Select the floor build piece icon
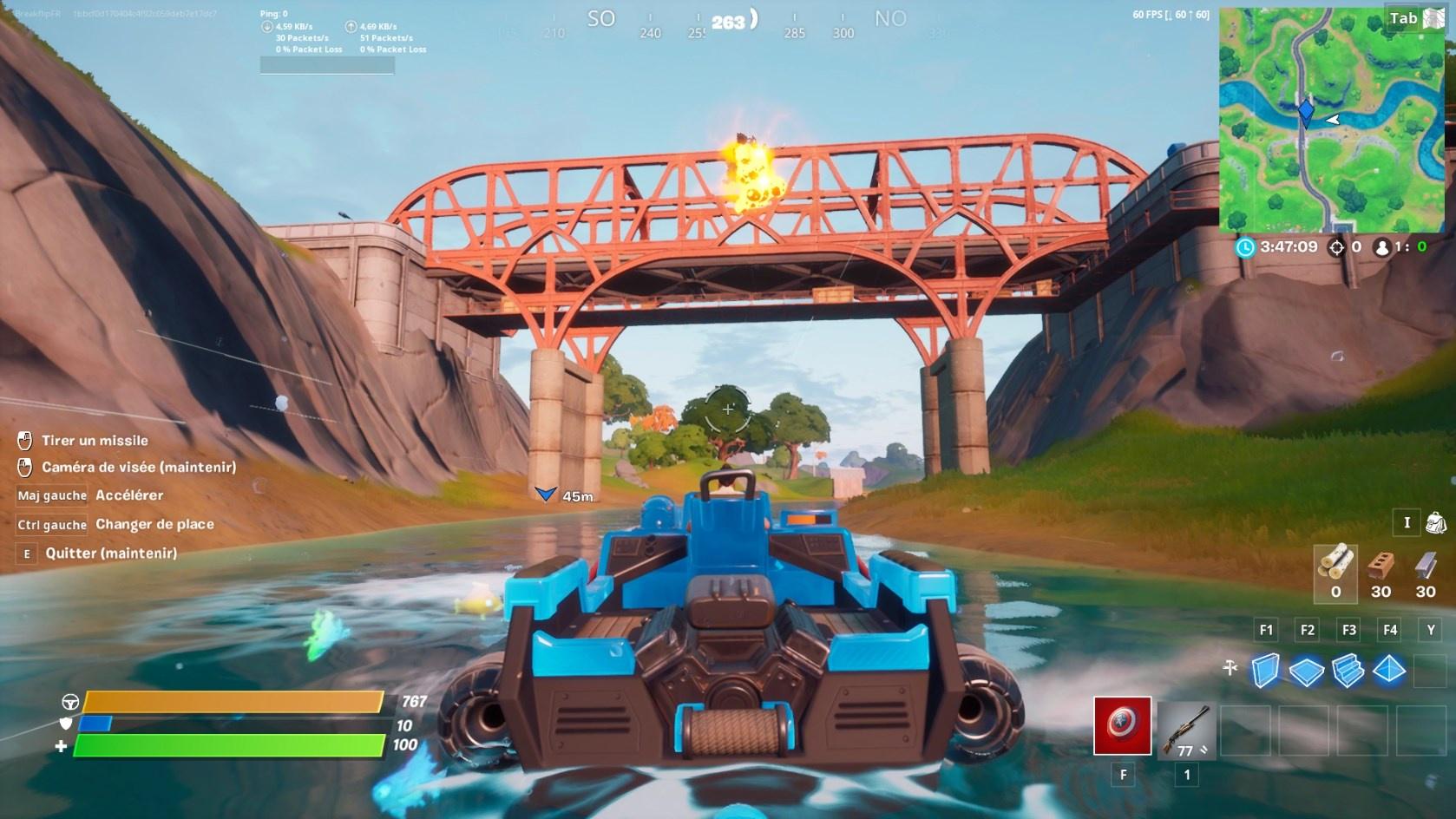 point(1306,670)
